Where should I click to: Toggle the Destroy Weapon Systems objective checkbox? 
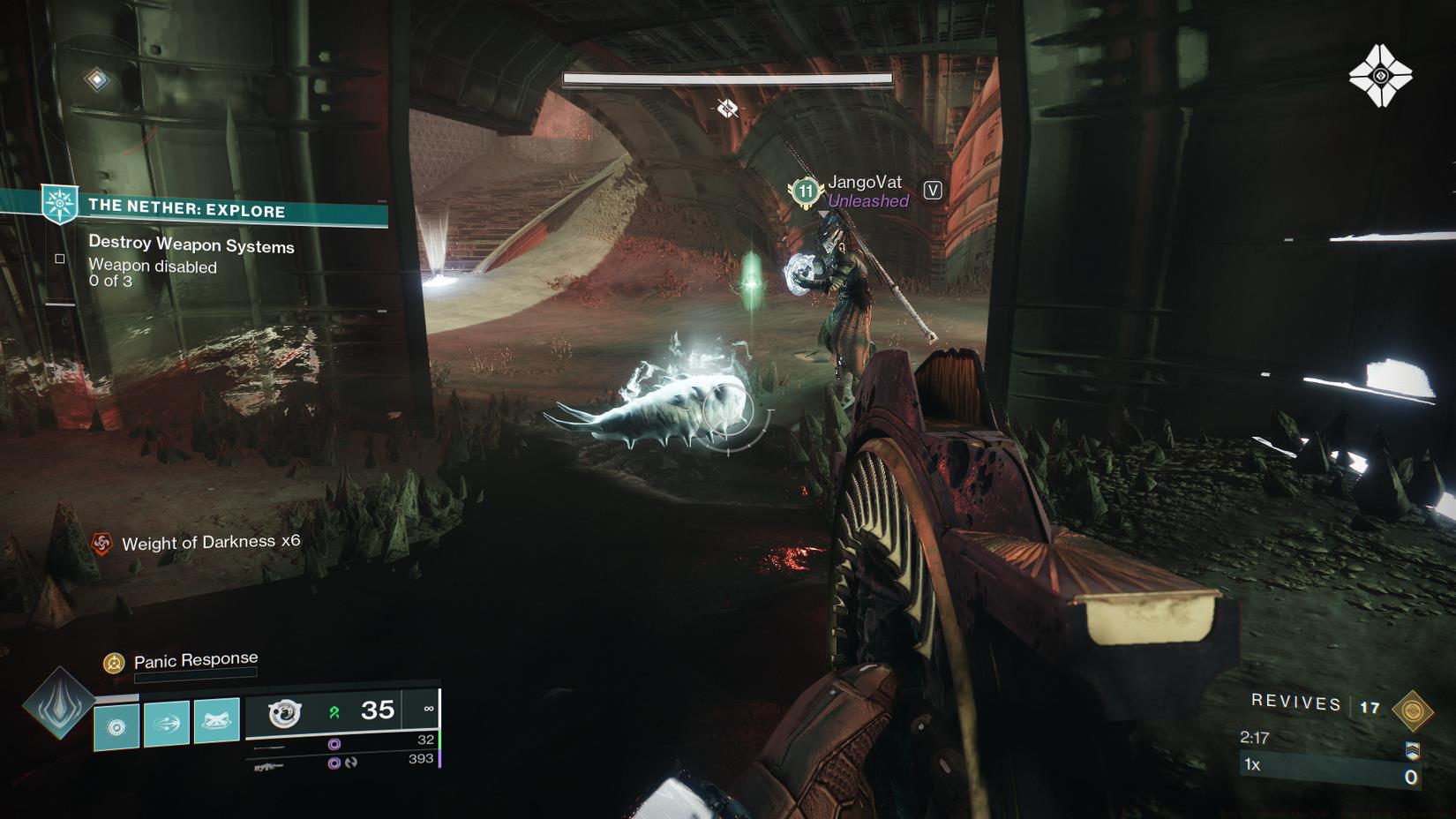pyautogui.click(x=59, y=258)
